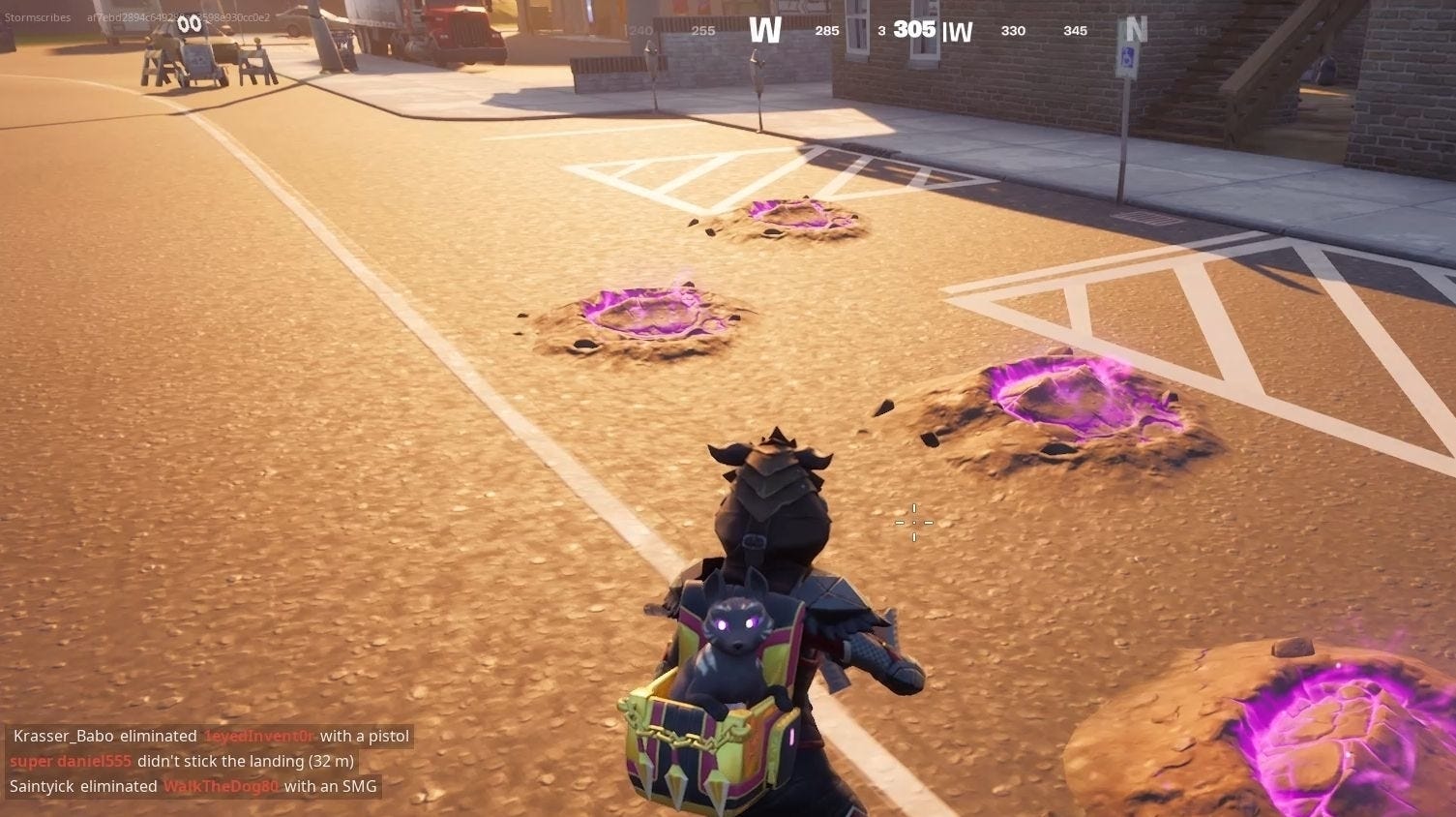1456x817 pixels.
Task: Click the W compass heading marker
Action: tap(764, 30)
